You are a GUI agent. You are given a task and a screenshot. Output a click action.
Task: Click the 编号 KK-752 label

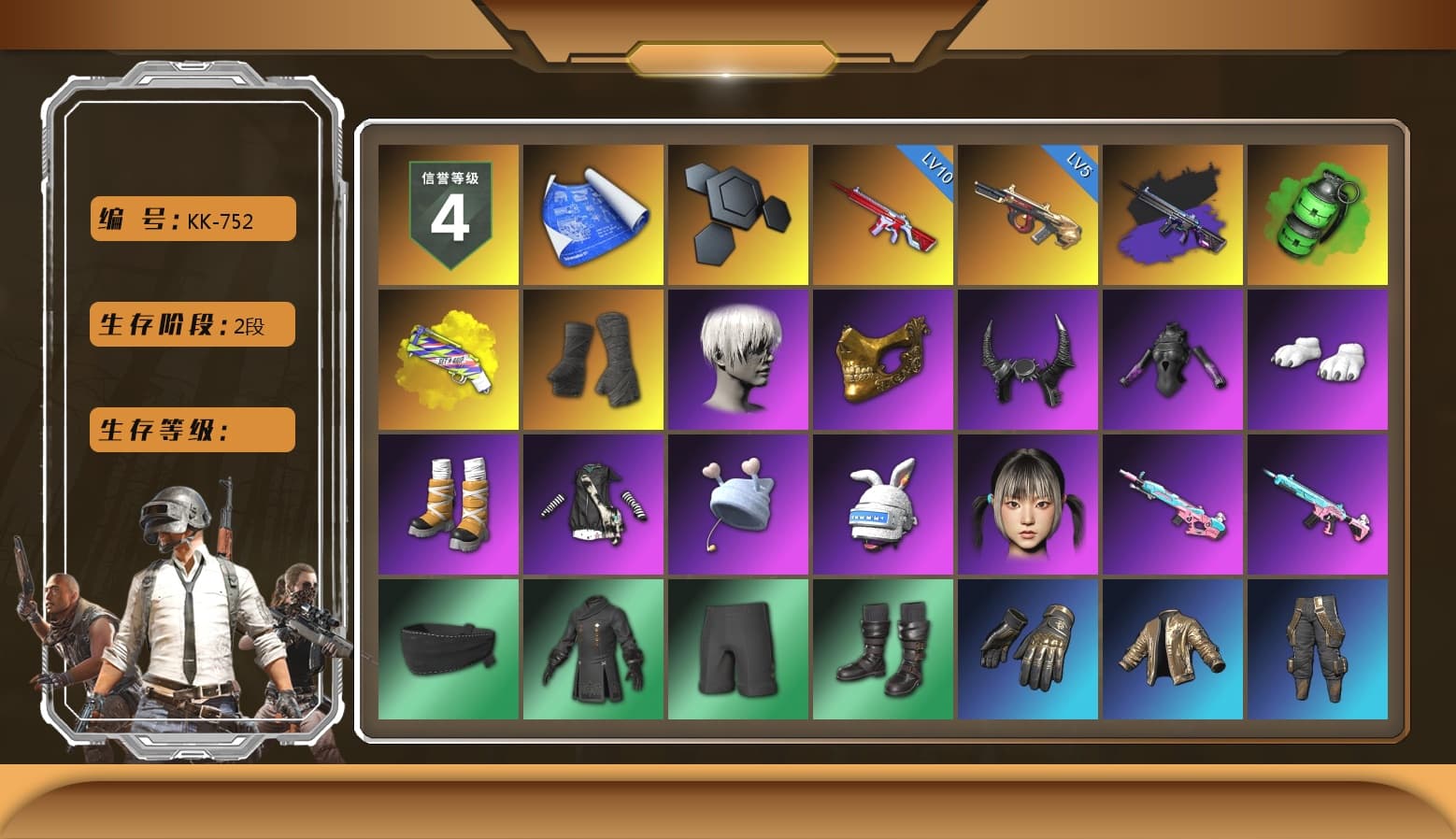[x=191, y=219]
